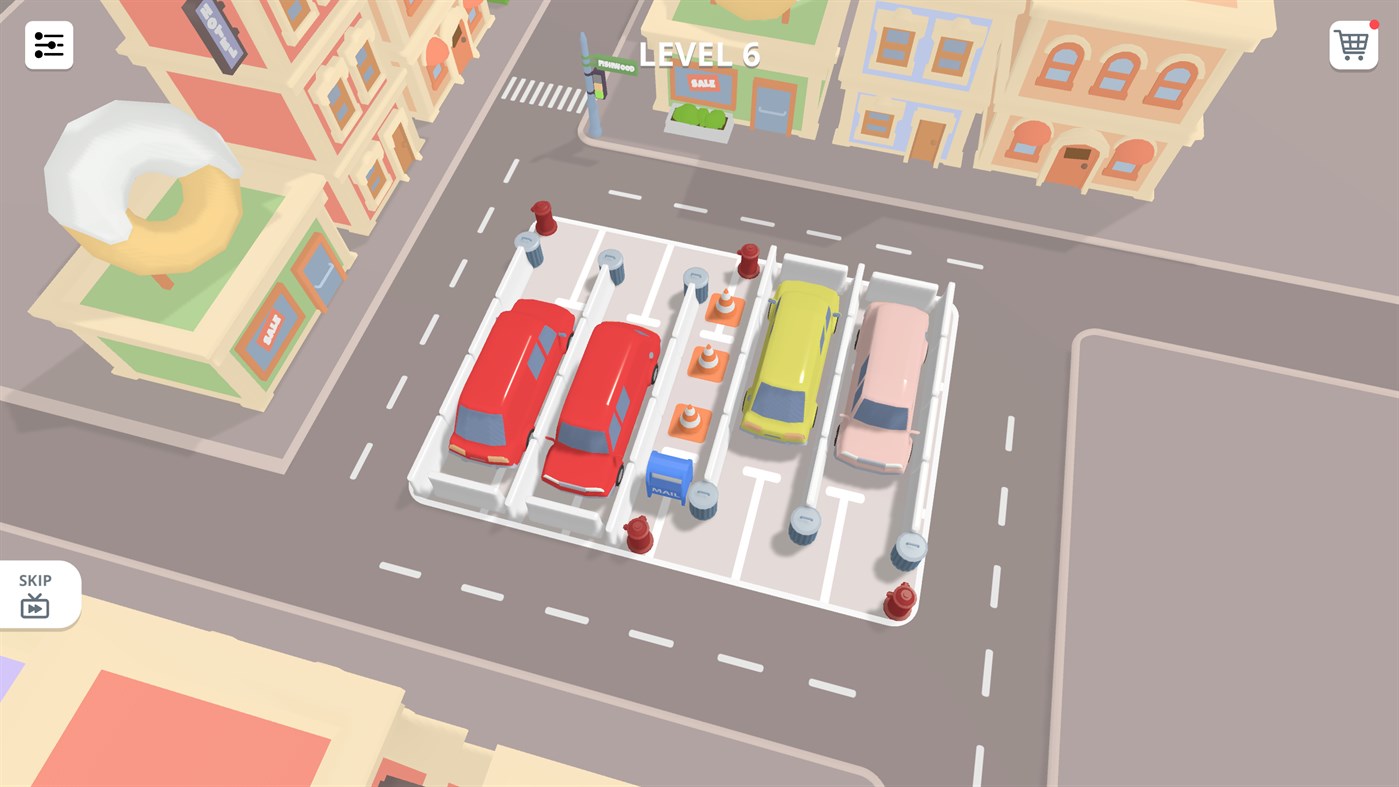Tap the yellow car in its parking spot

tap(790, 360)
